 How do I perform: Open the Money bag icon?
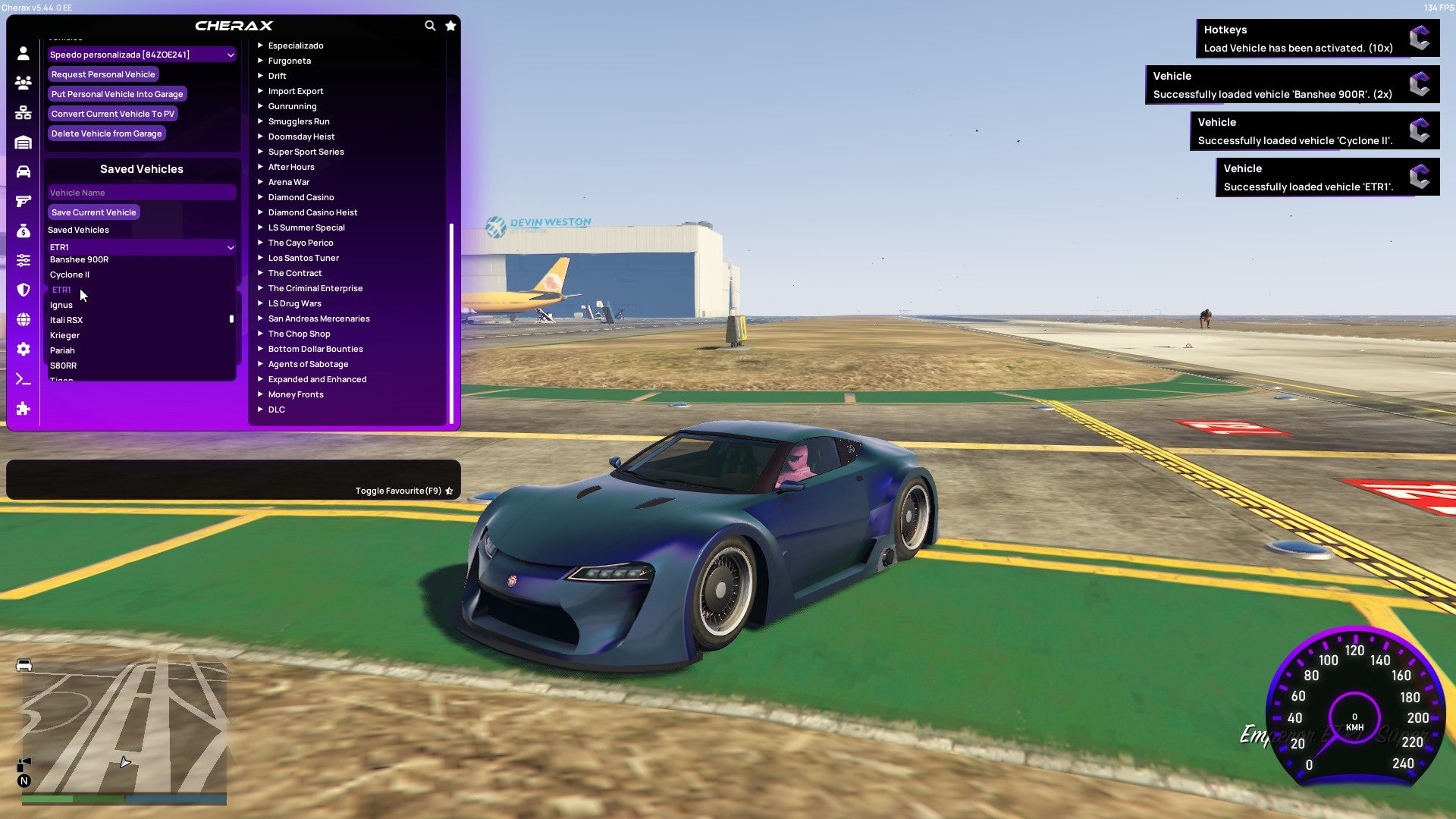pyautogui.click(x=23, y=230)
